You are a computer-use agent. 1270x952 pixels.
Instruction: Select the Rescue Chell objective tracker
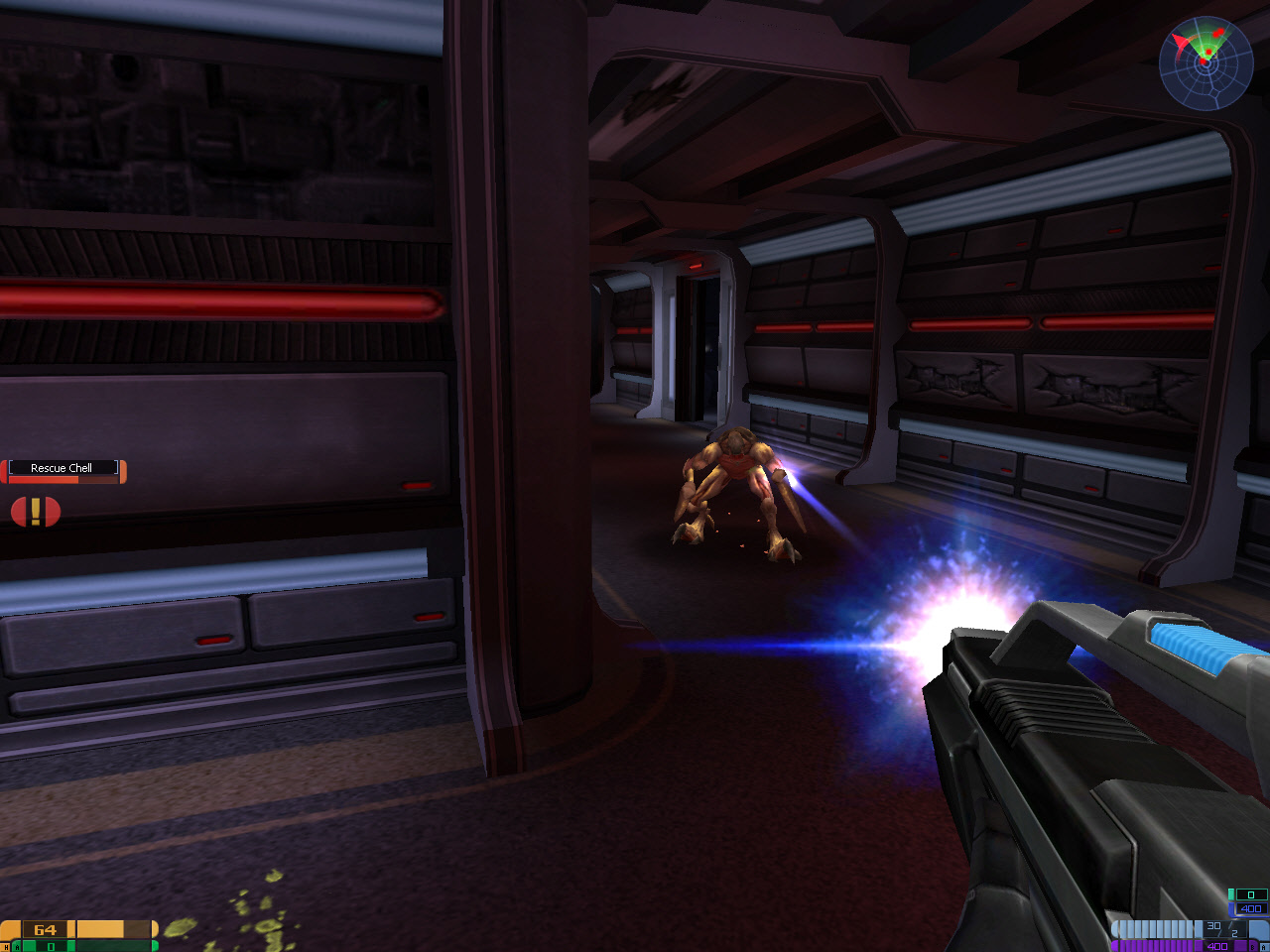(63, 470)
